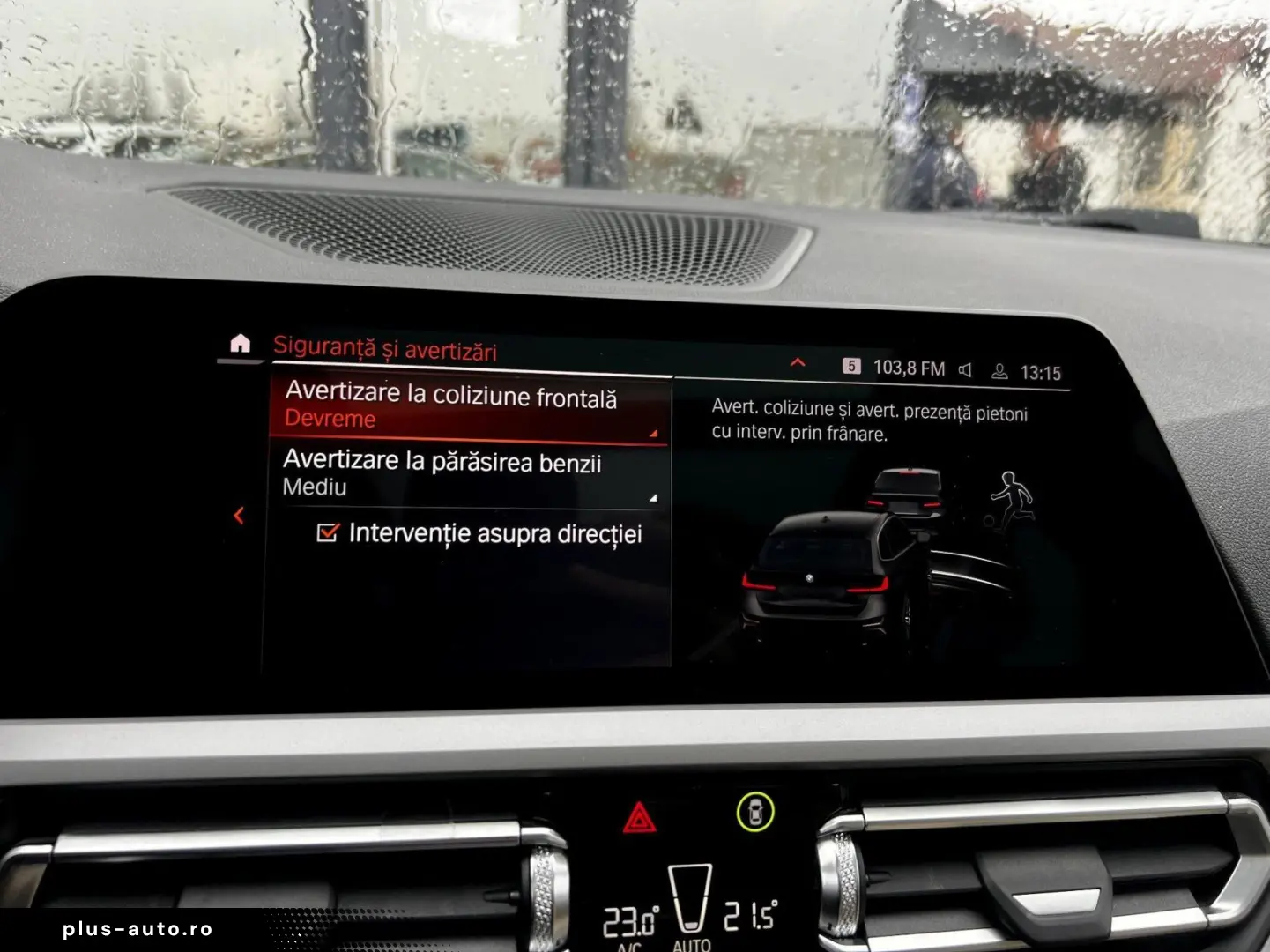The height and width of the screenshot is (952, 1270).
Task: Toggle AUTO climate mode
Action: [691, 947]
